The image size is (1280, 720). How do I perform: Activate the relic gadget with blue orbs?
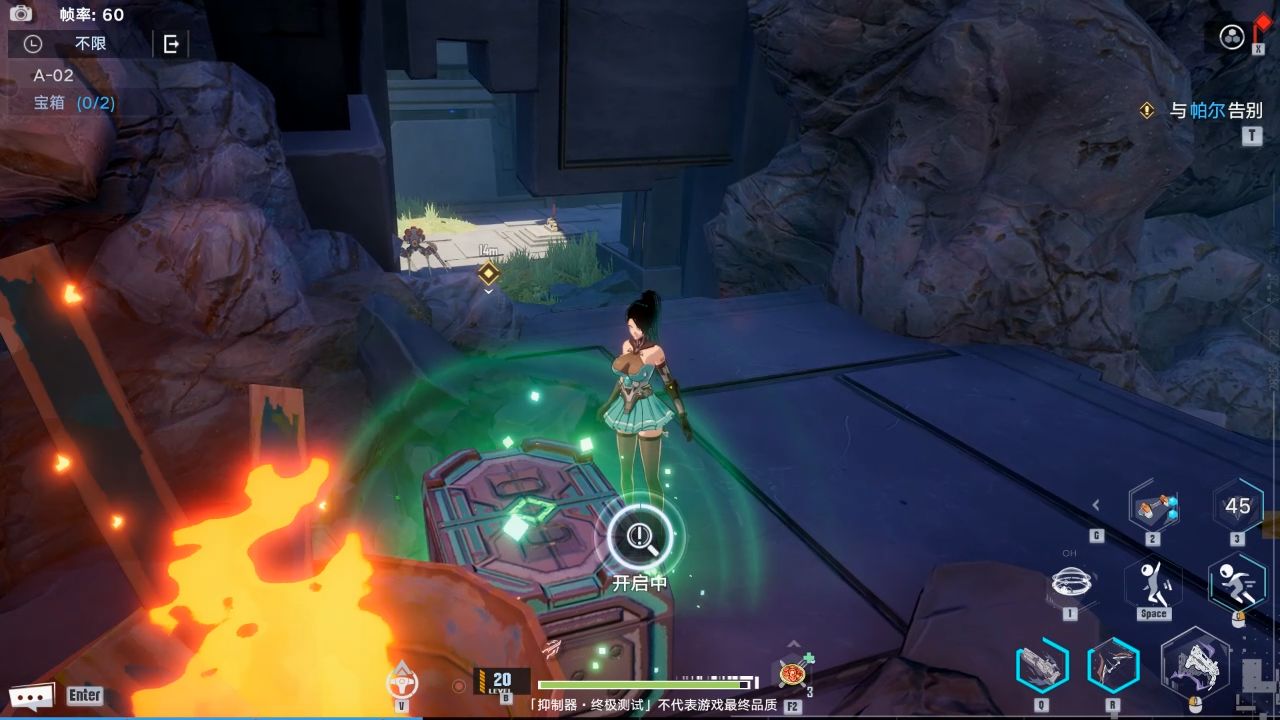point(1153,507)
